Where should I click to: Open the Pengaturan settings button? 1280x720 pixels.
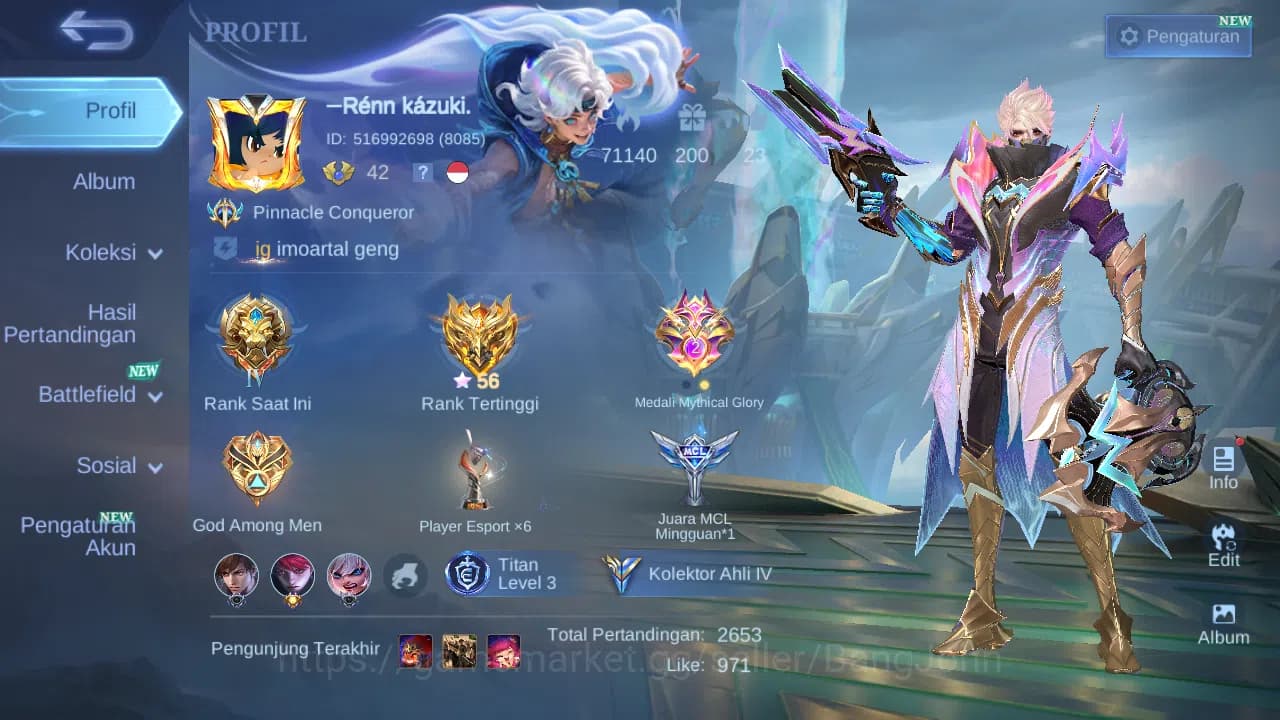click(1178, 36)
